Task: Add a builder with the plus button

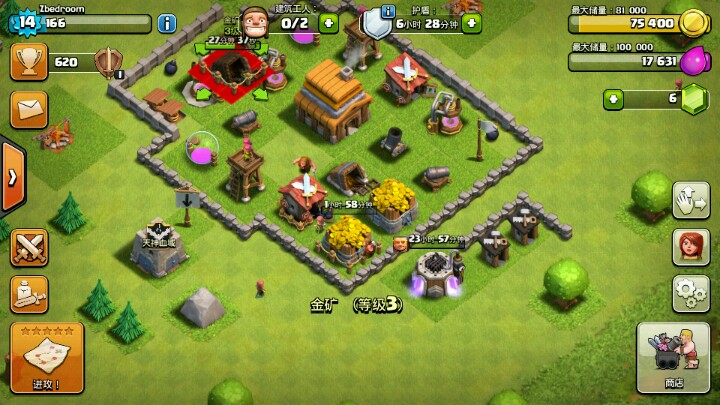Action: pyautogui.click(x=328, y=22)
